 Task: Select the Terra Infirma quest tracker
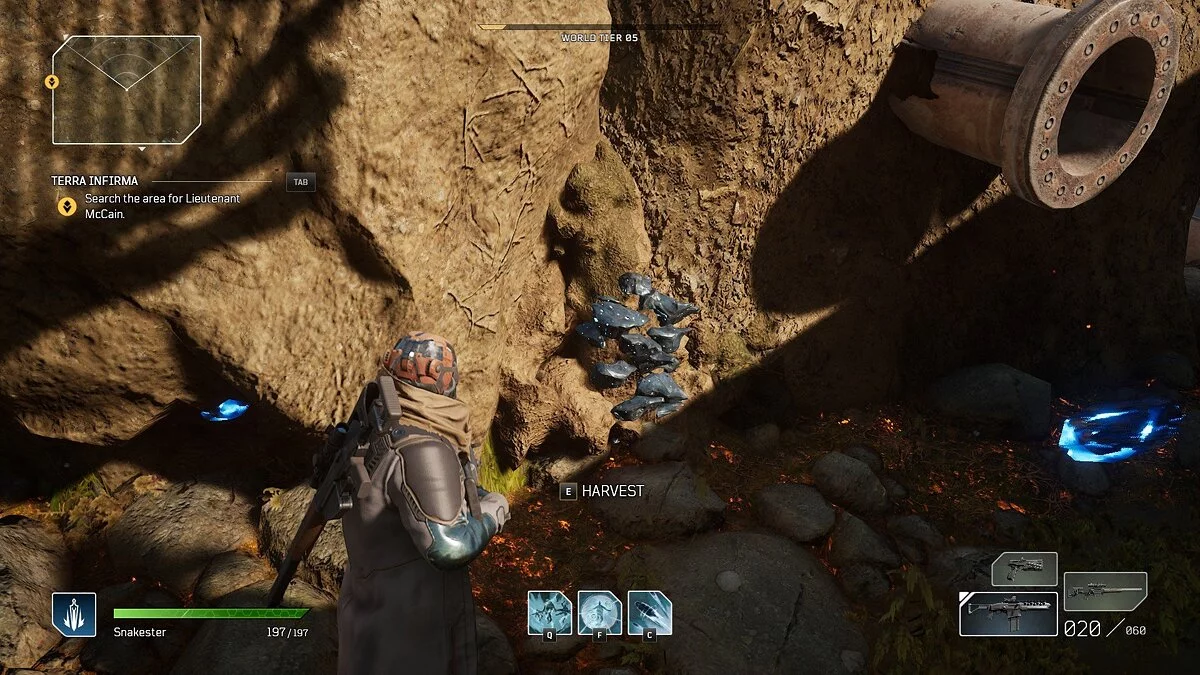(95, 181)
